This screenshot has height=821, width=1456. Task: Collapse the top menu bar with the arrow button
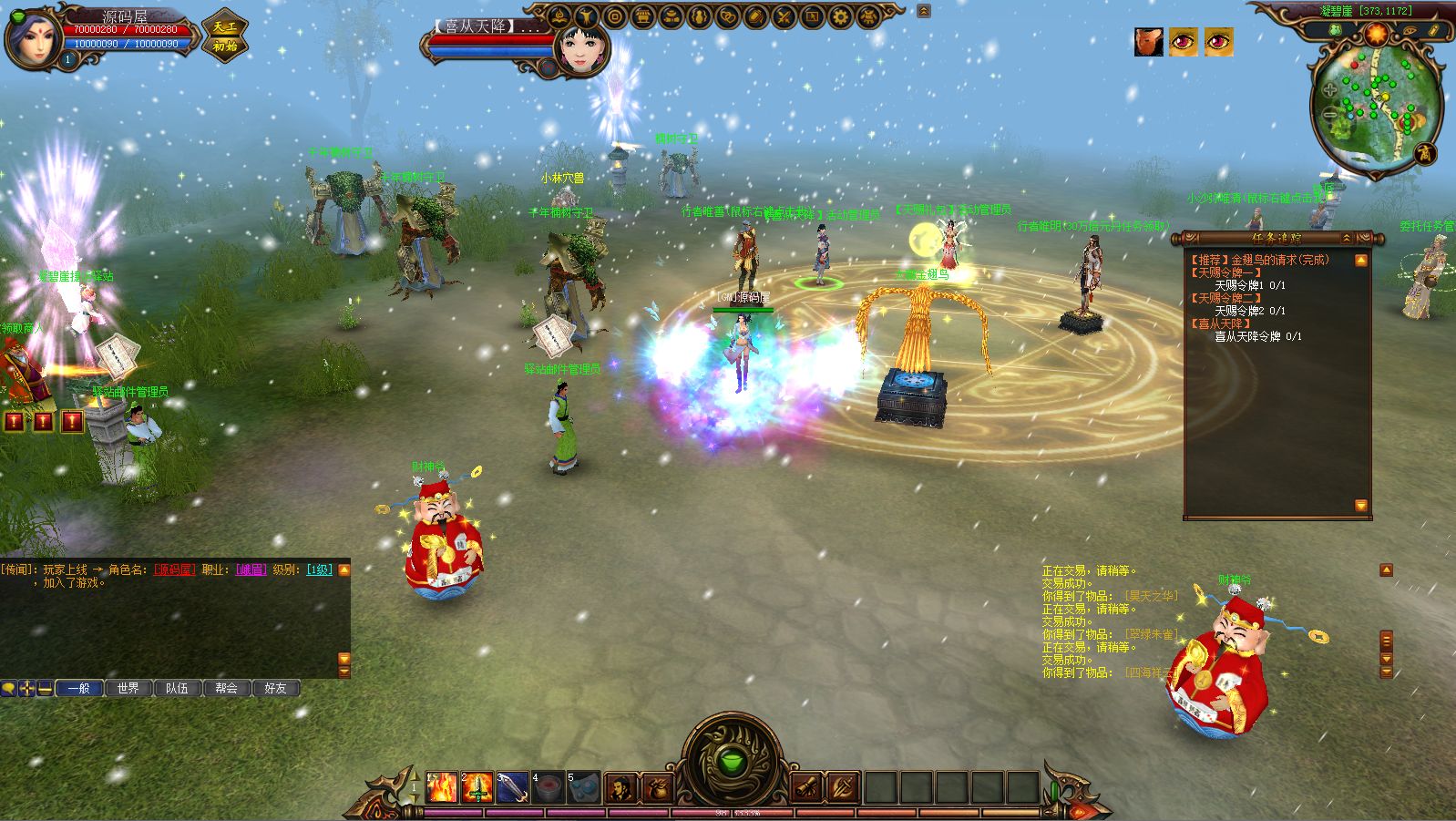point(924,12)
